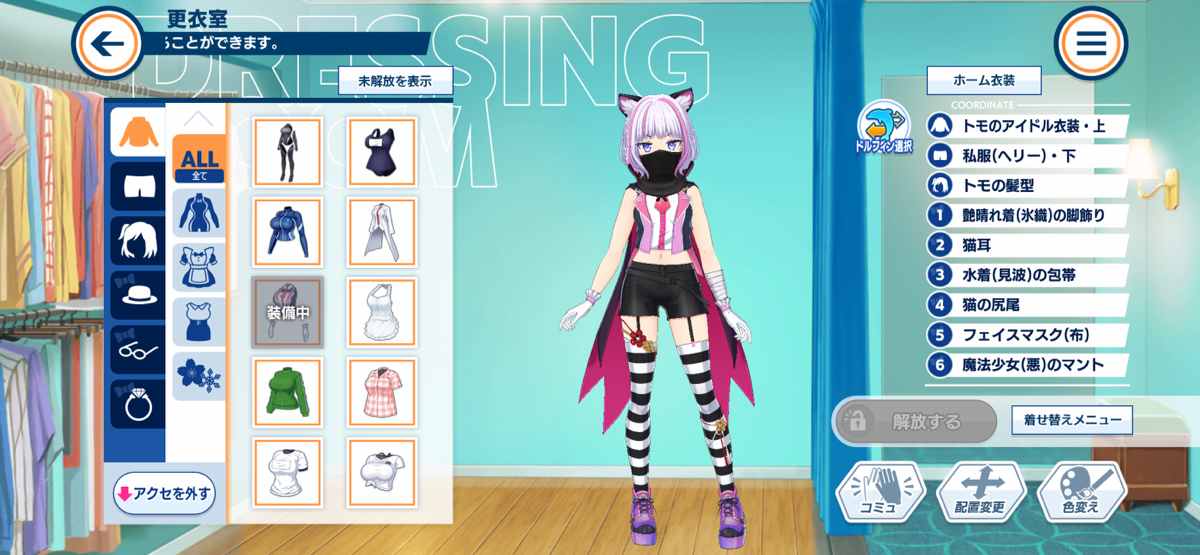Choose the hat accessory category
Image resolution: width=1200 pixels, height=555 pixels.
tap(137, 294)
